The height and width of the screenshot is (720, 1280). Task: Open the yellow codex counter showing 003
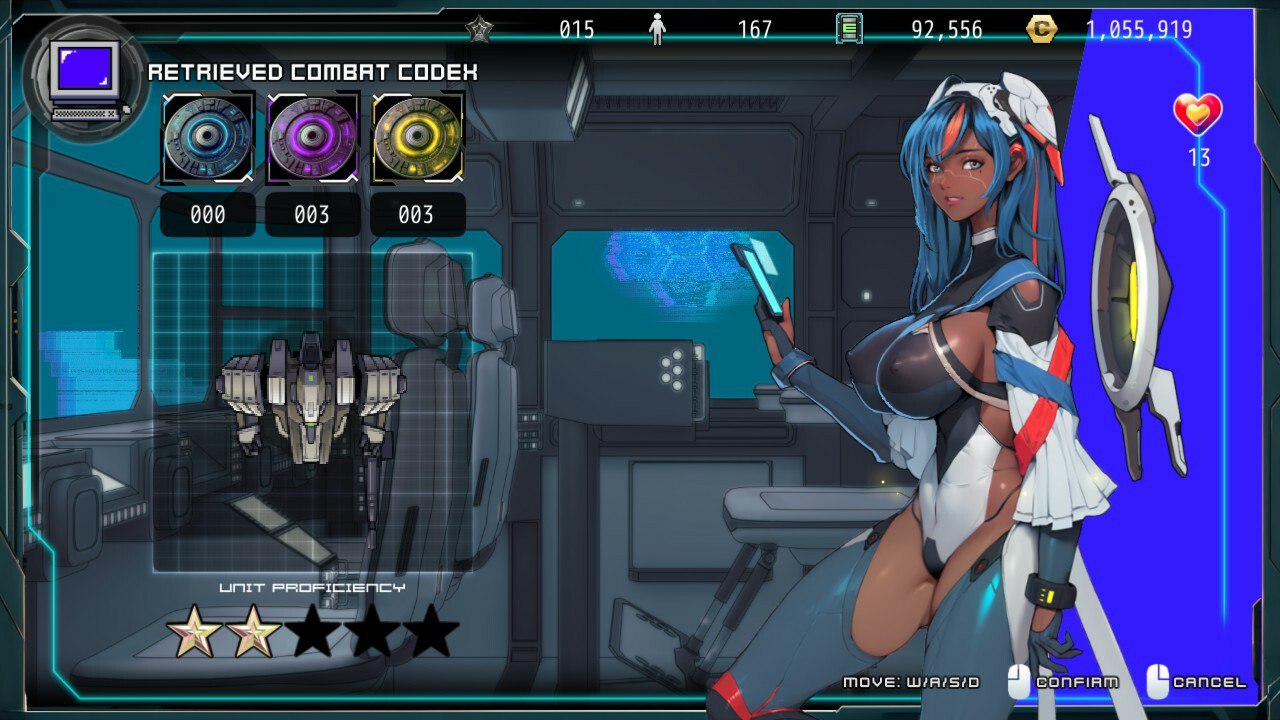coord(417,213)
